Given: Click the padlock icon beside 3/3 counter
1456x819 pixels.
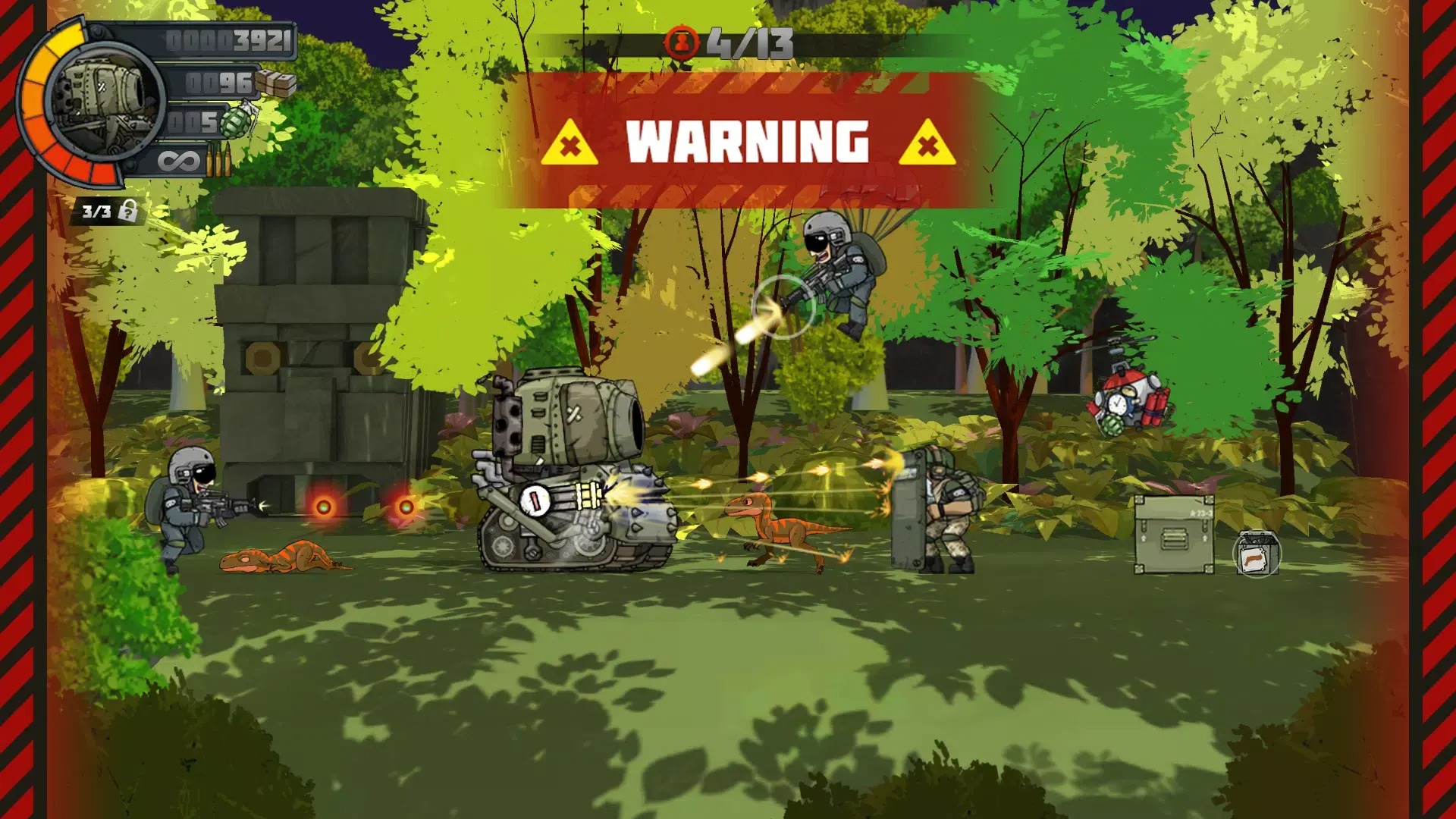Looking at the screenshot, I should pos(129,211).
